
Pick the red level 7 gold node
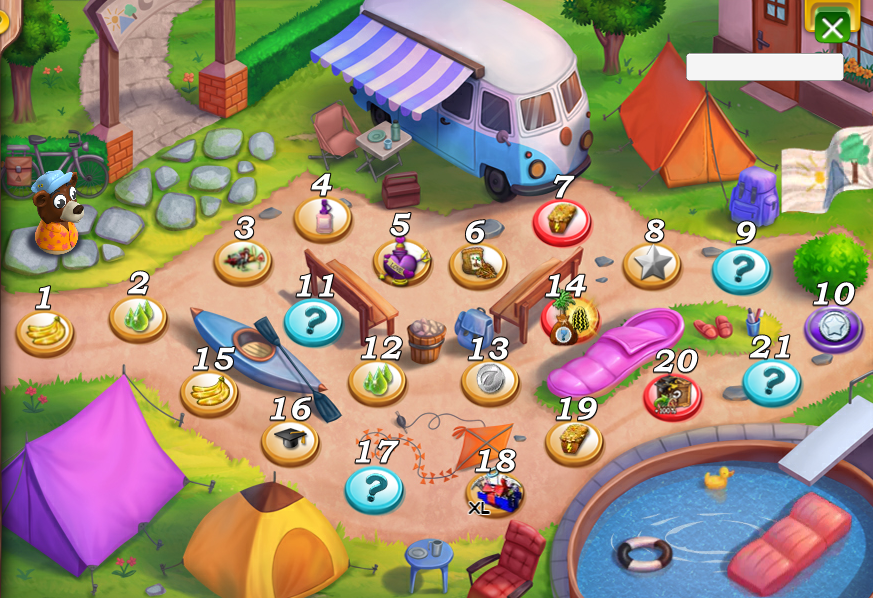(477, 264)
